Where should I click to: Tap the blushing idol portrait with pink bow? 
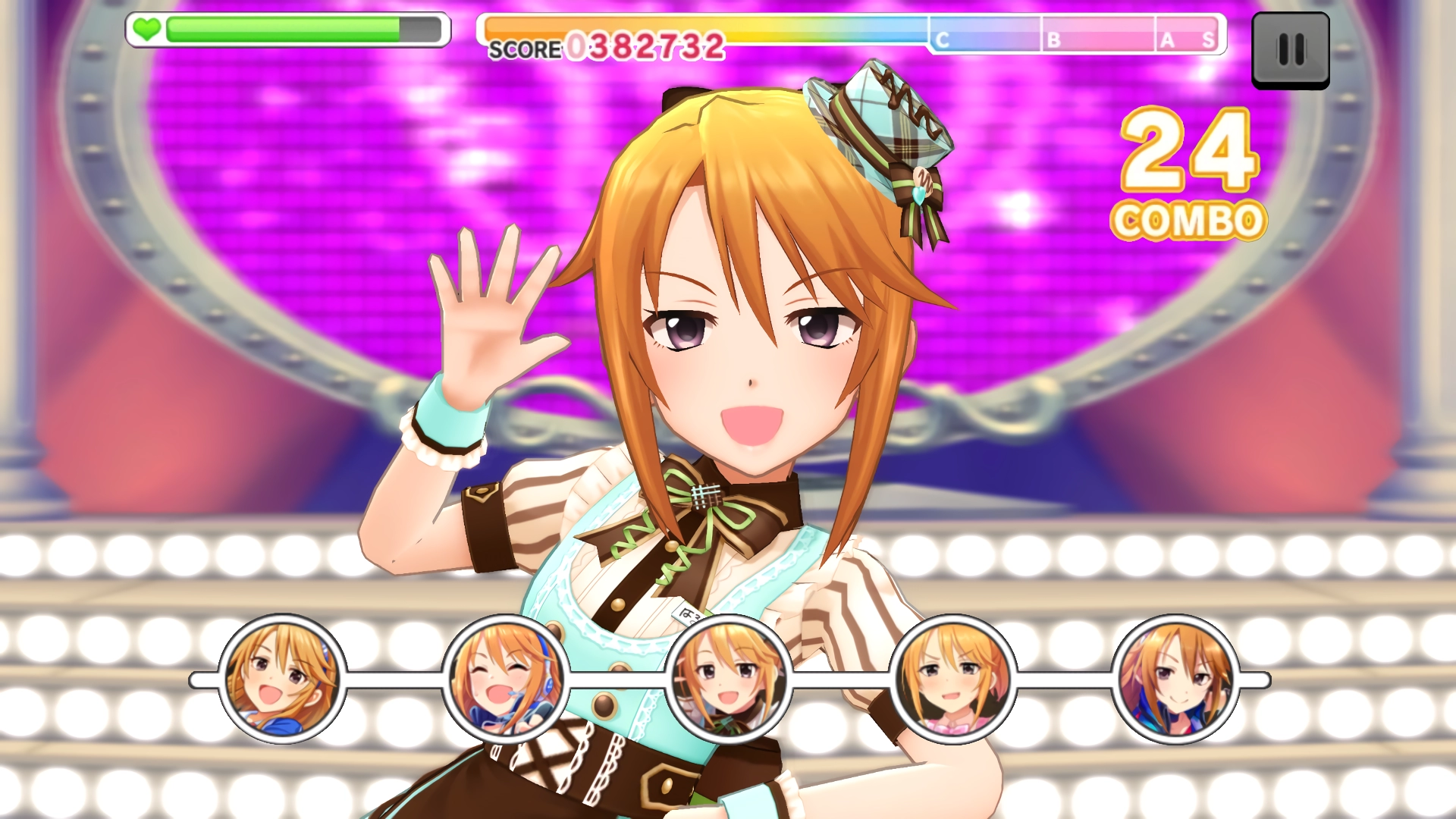952,679
